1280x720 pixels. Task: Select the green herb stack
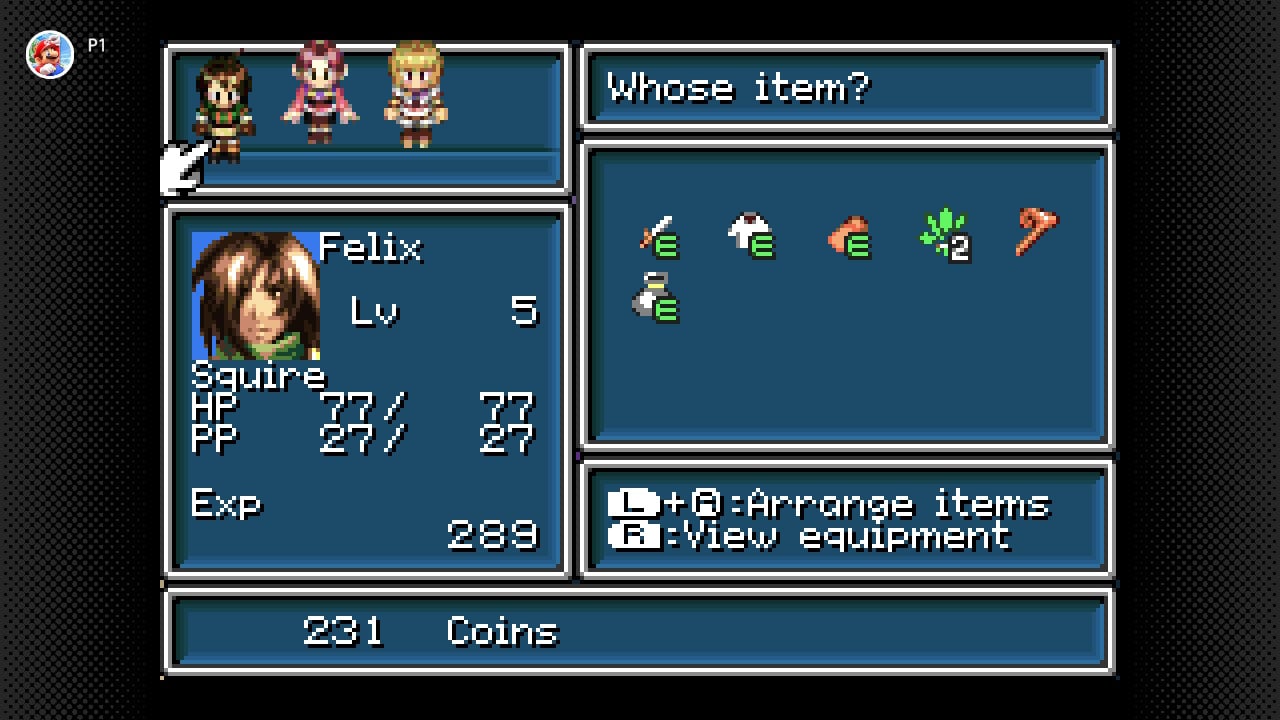coord(943,235)
